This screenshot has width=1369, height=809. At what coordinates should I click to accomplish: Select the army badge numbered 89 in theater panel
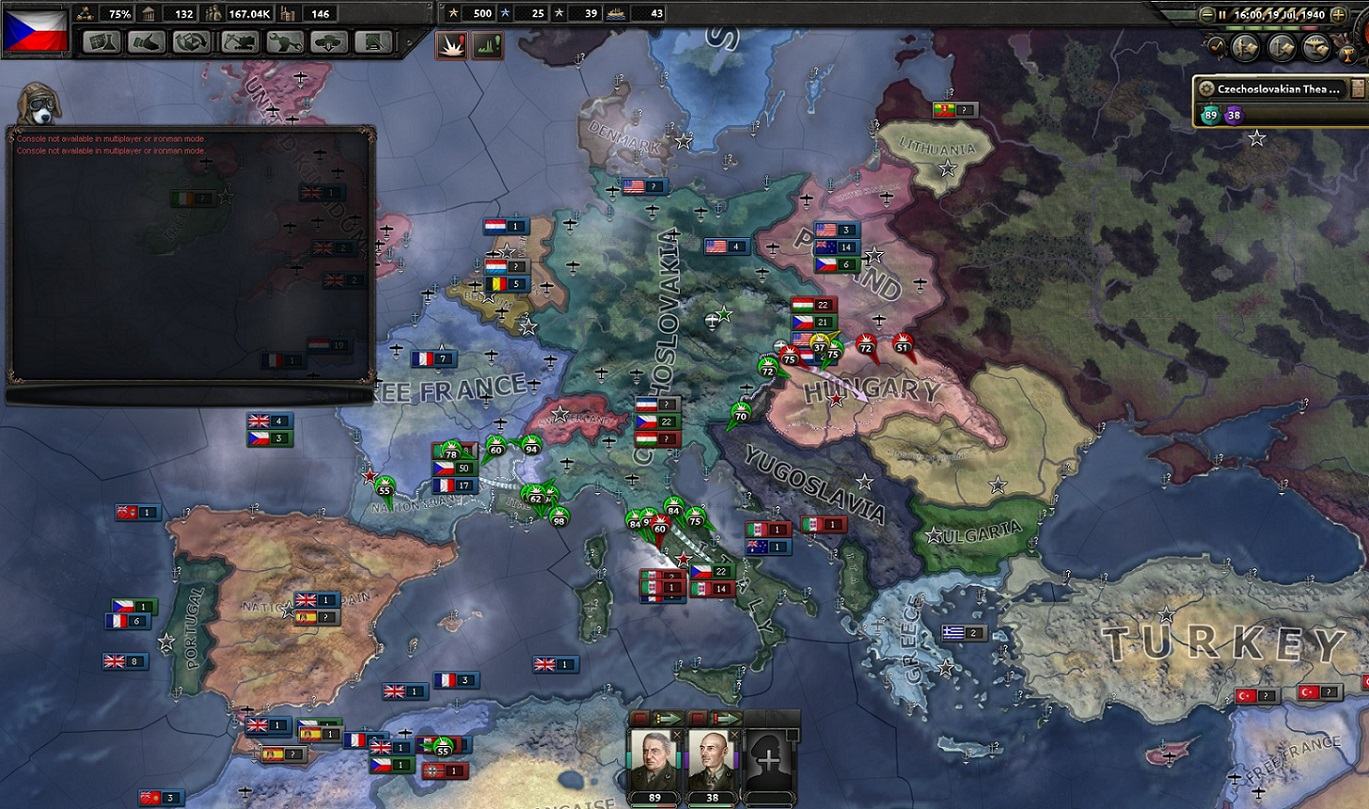pos(1210,115)
